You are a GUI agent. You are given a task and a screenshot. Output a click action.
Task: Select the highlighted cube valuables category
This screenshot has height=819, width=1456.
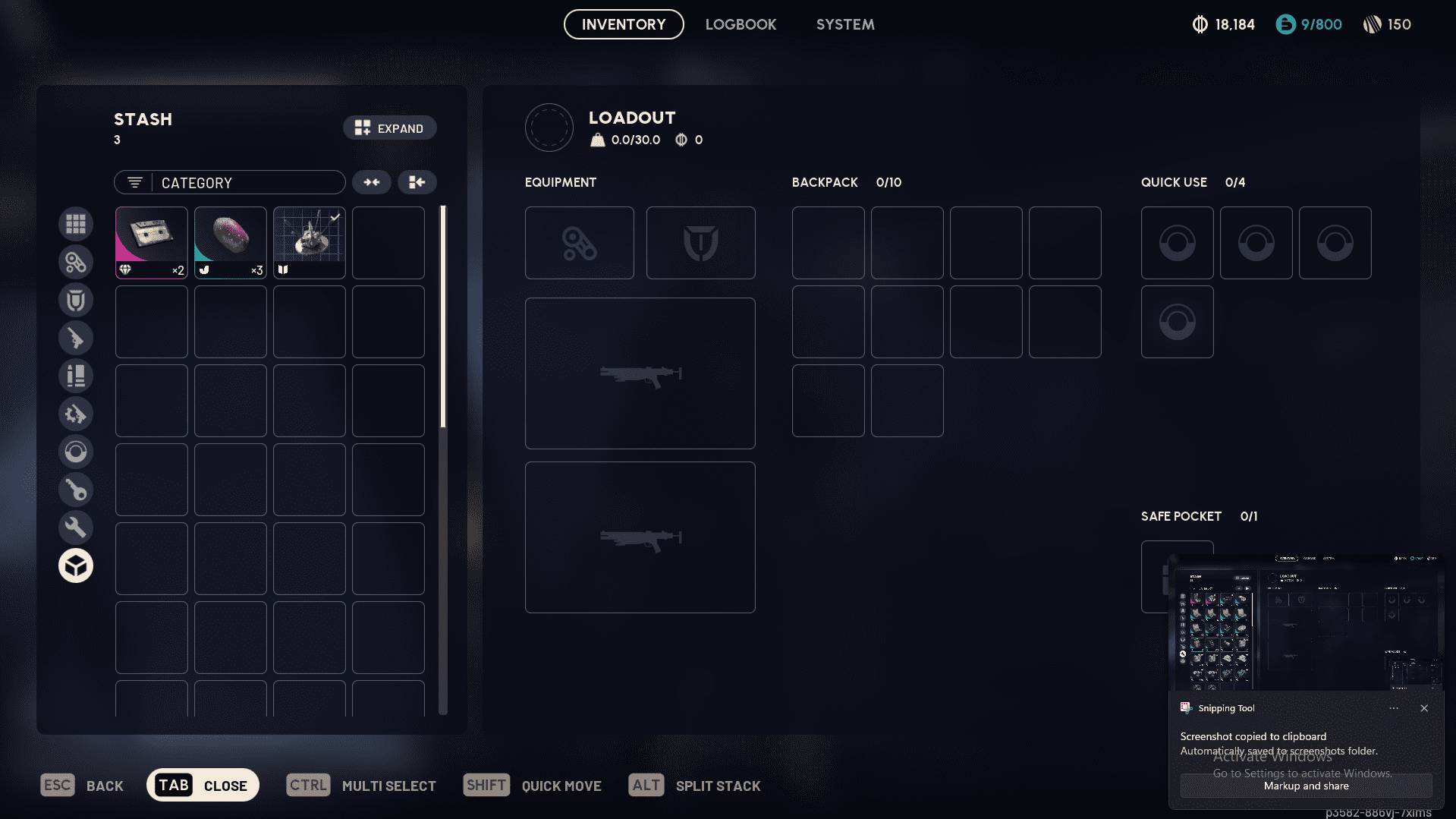point(76,565)
